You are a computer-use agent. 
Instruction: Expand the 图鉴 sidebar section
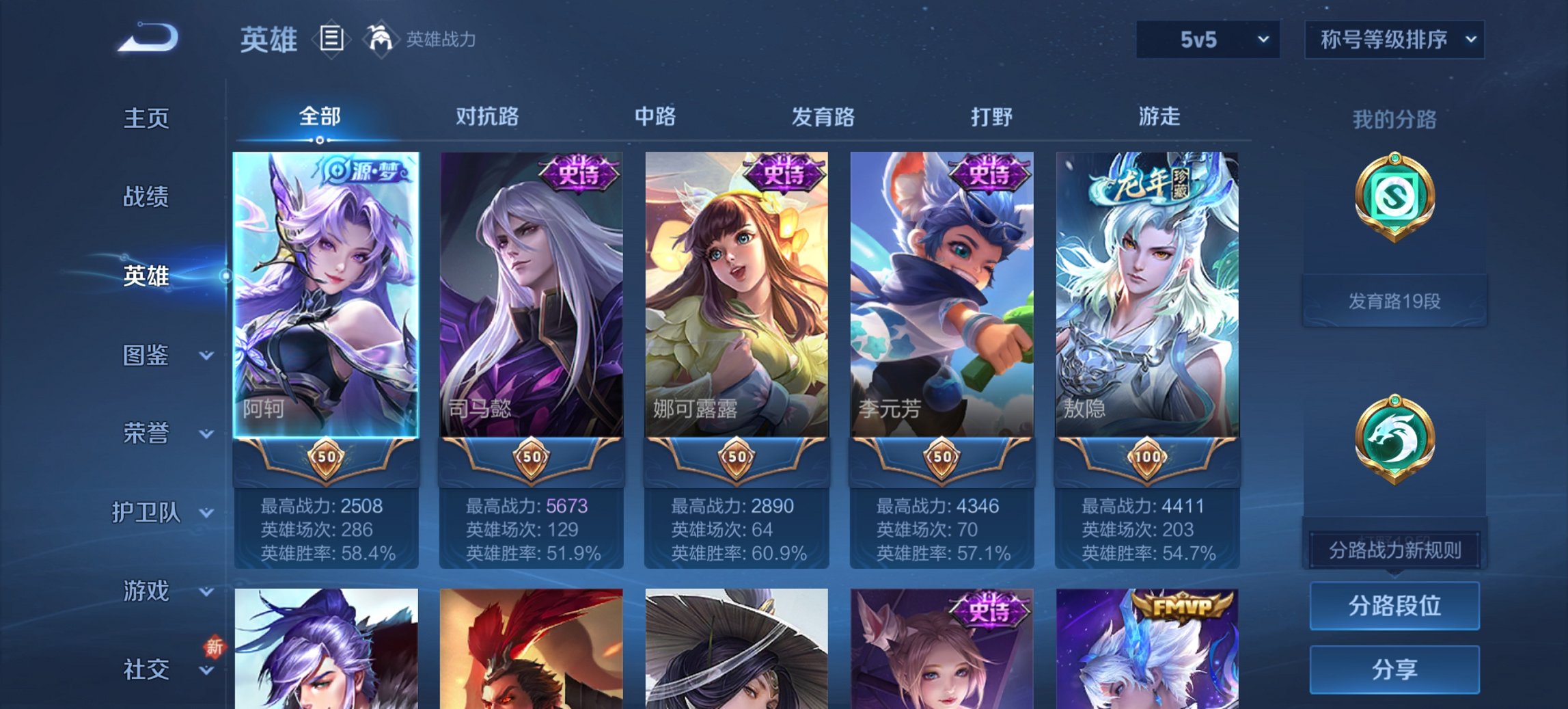[x=146, y=356]
